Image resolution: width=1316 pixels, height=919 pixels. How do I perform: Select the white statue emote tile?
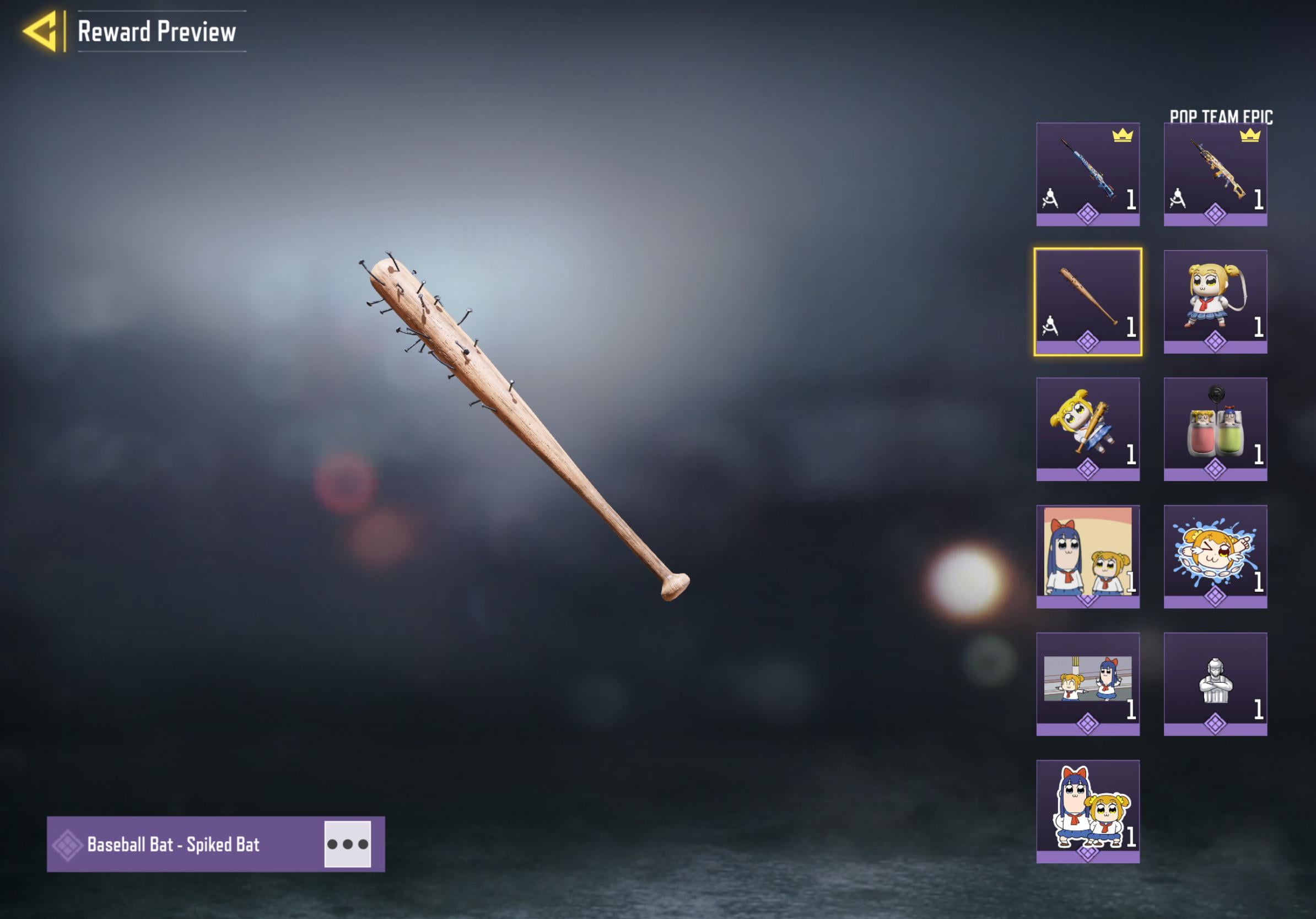pos(1215,684)
